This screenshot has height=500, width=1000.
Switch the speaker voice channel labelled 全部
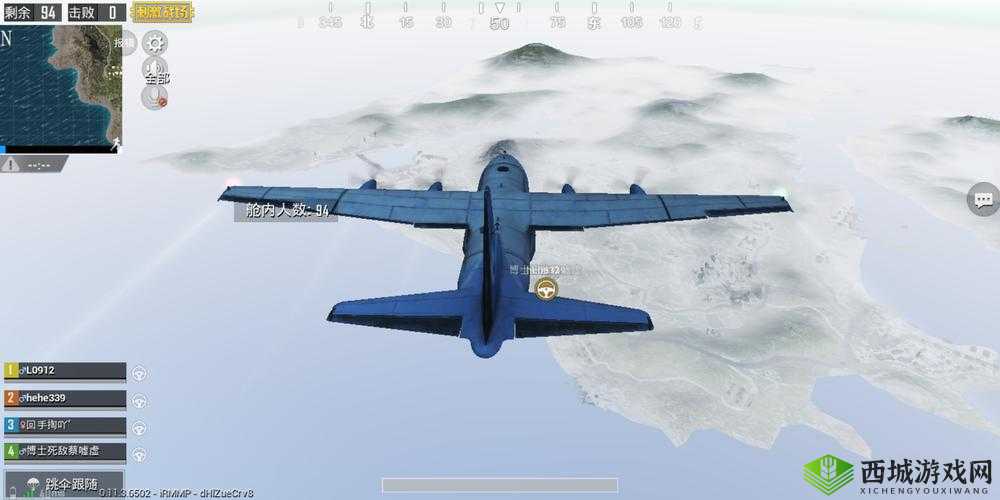coord(155,70)
